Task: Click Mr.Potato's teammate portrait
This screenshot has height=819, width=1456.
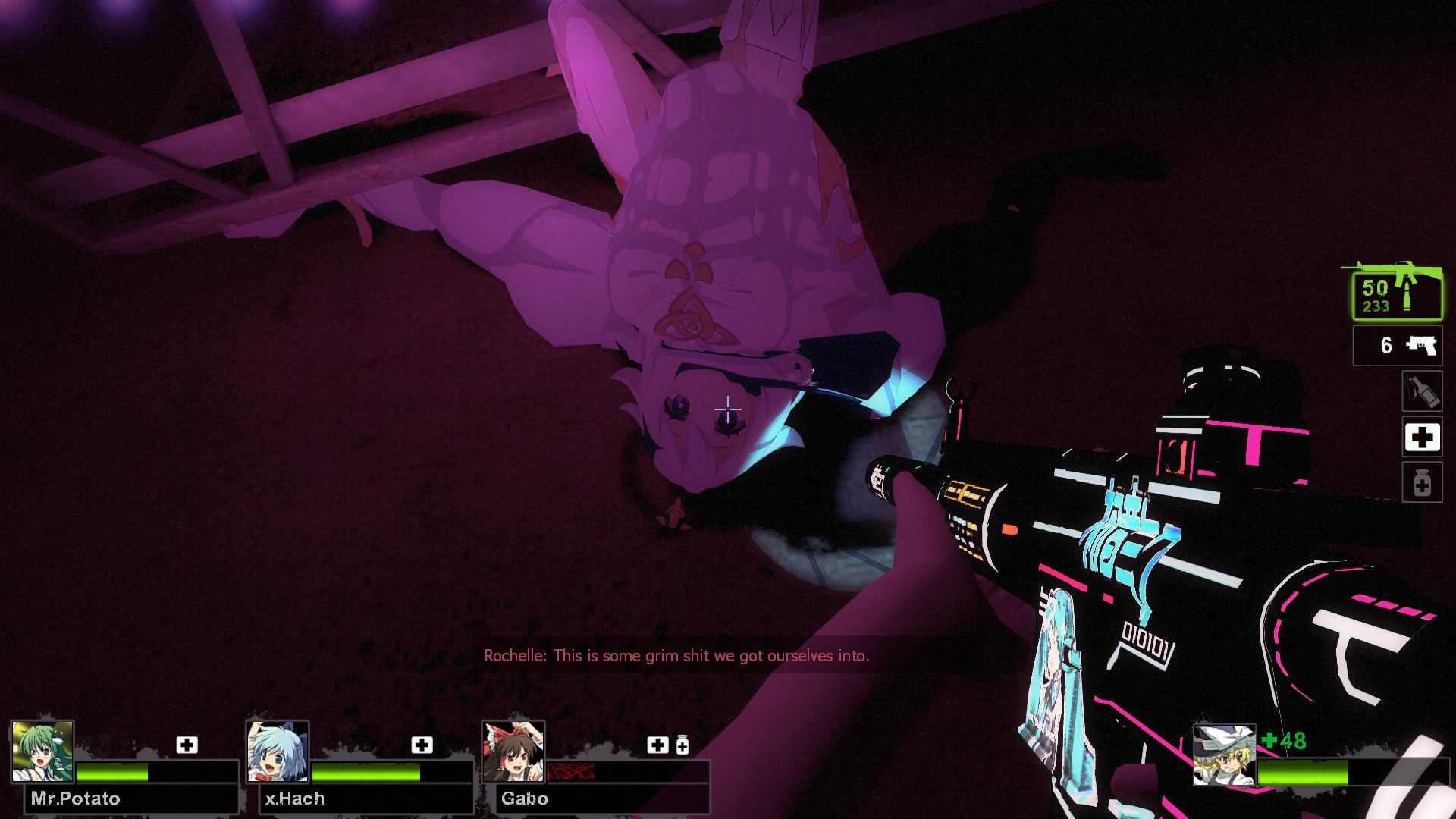Action: coord(43,752)
